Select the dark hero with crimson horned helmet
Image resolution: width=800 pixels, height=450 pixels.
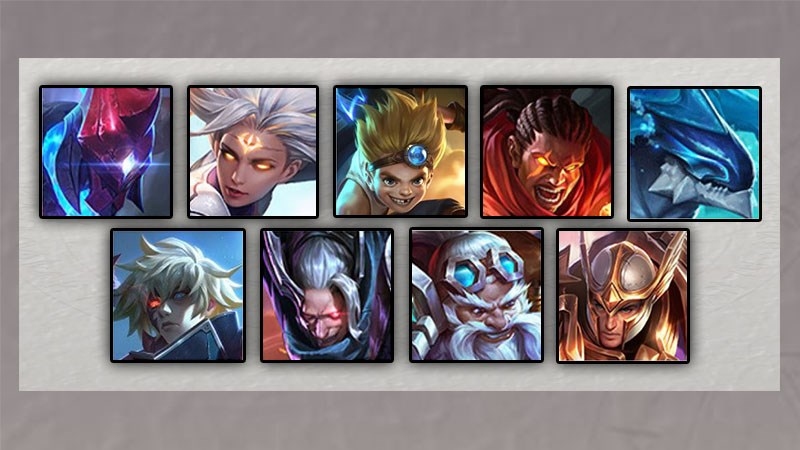click(106, 152)
